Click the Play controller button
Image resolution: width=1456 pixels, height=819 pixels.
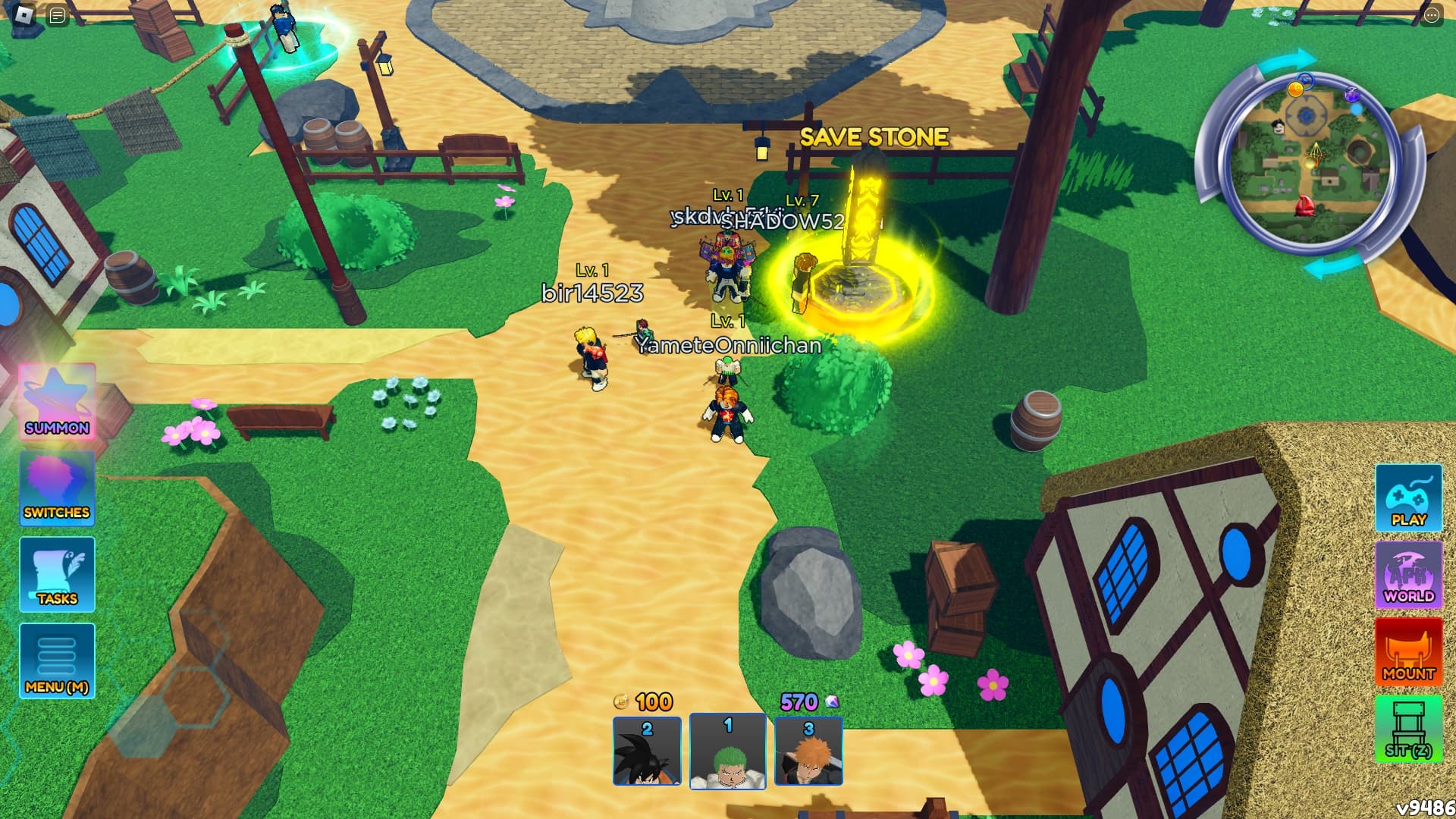[x=1408, y=498]
